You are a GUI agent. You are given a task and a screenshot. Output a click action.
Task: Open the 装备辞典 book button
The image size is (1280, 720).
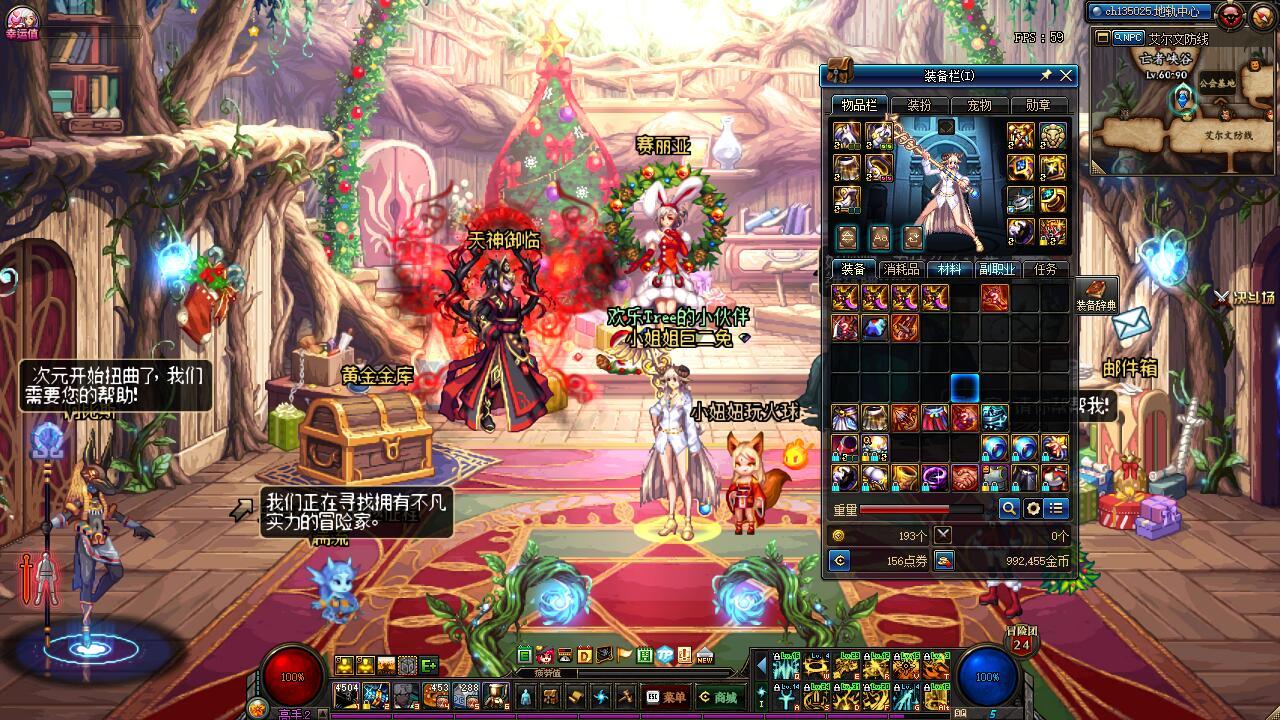[1097, 296]
